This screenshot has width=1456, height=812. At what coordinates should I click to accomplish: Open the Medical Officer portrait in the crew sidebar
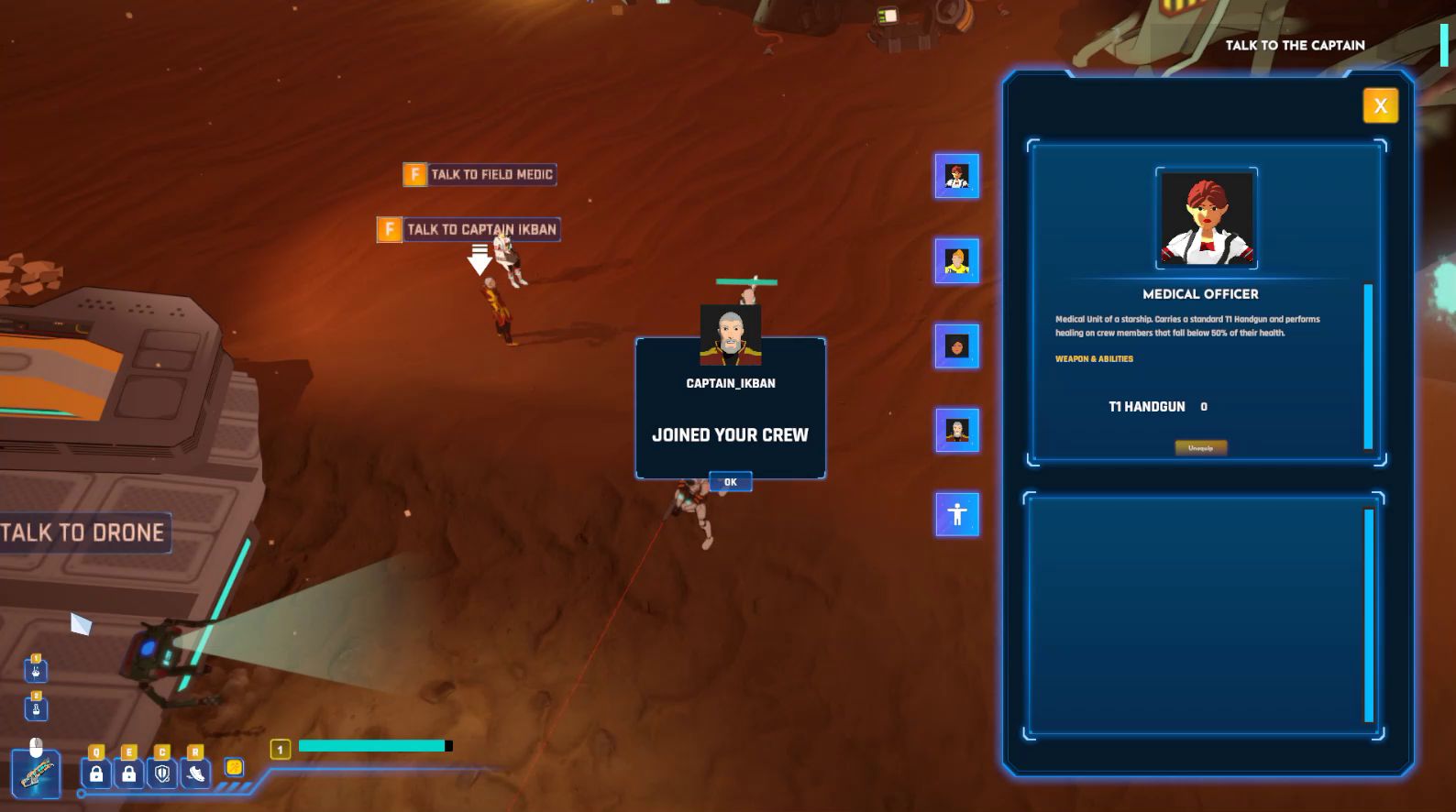coord(956,177)
